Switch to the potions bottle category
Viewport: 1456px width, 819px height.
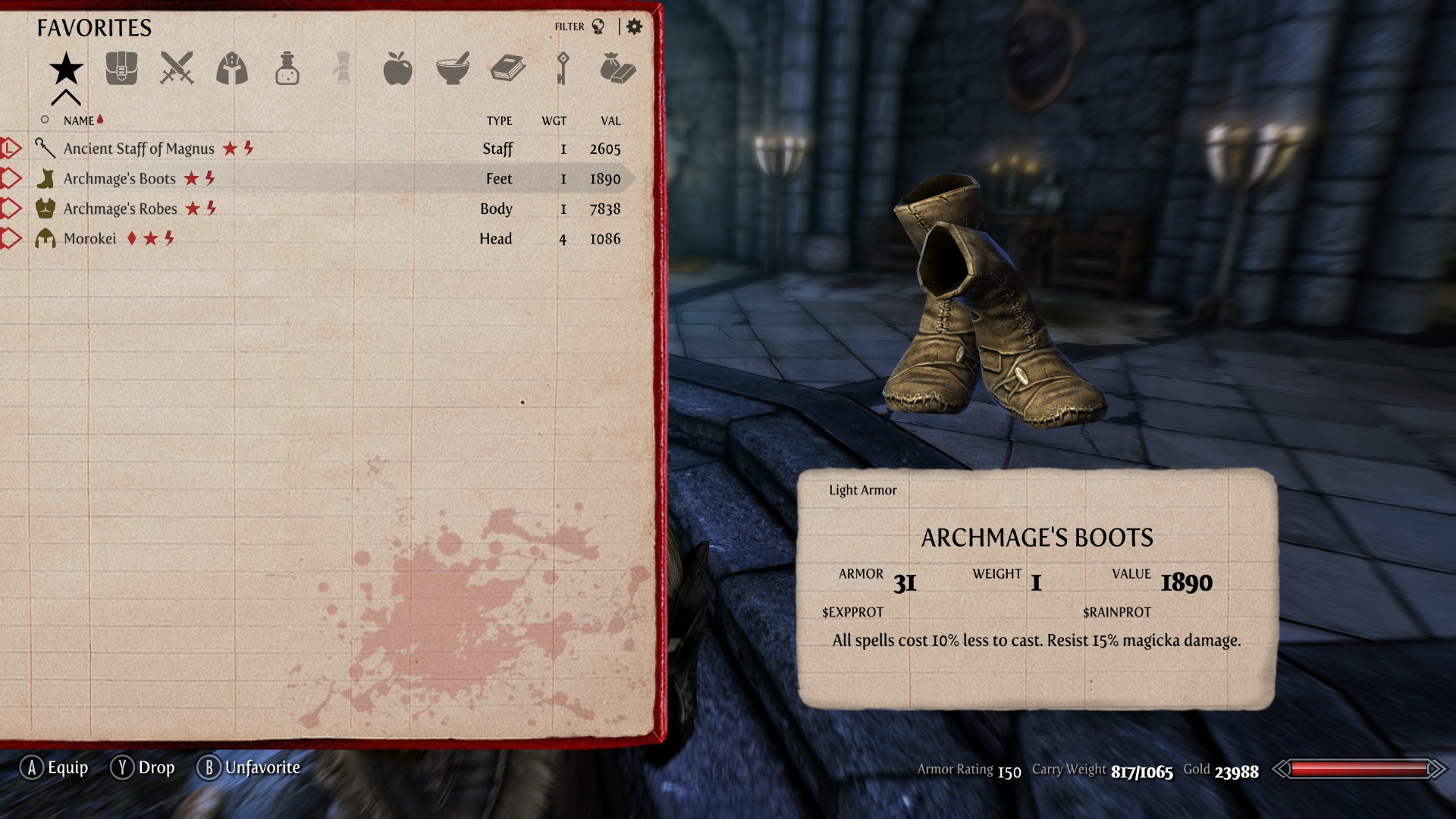287,69
